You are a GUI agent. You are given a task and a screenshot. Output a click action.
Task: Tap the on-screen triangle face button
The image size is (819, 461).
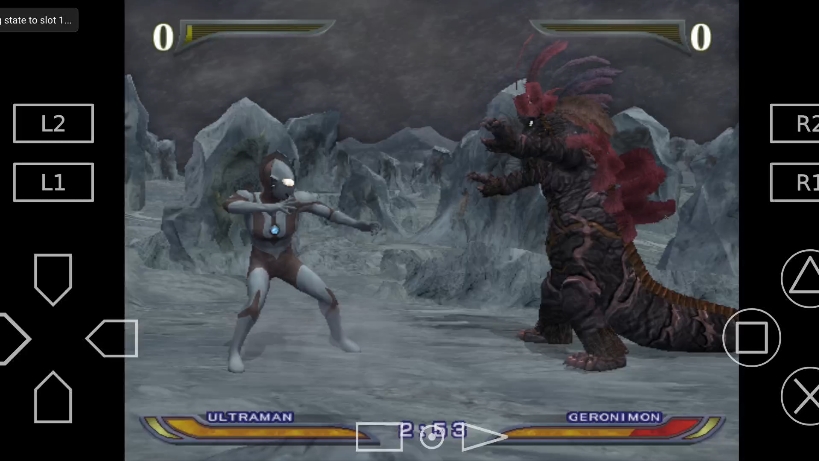[x=803, y=276]
